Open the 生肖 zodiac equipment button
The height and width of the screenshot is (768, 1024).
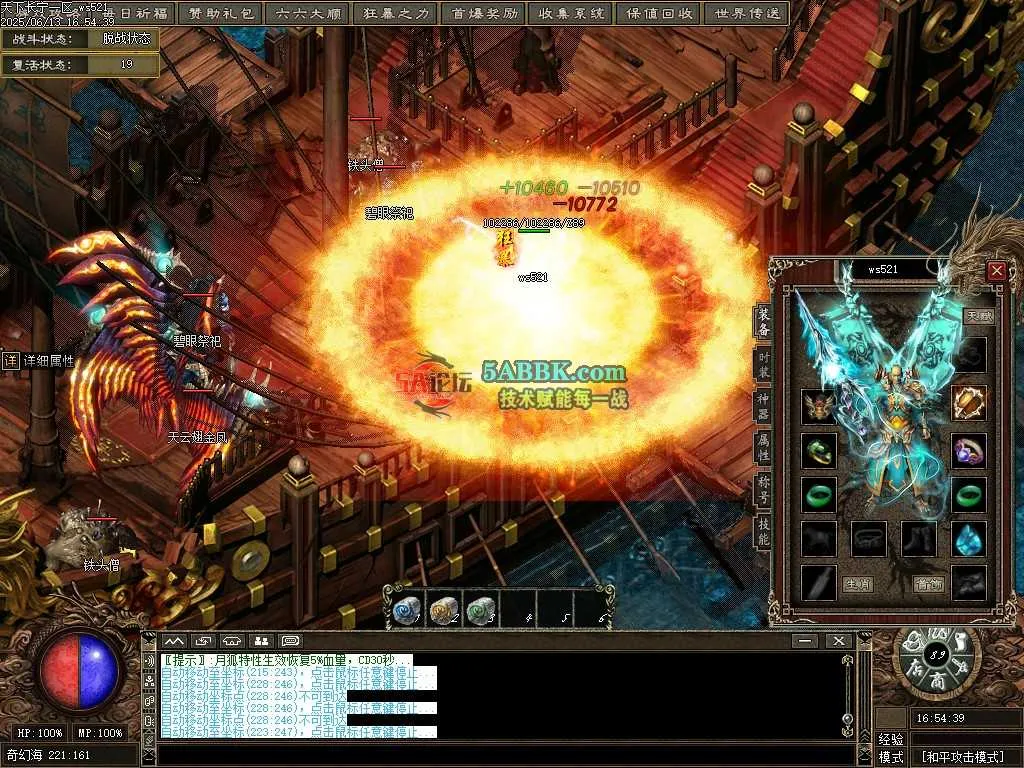point(856,584)
